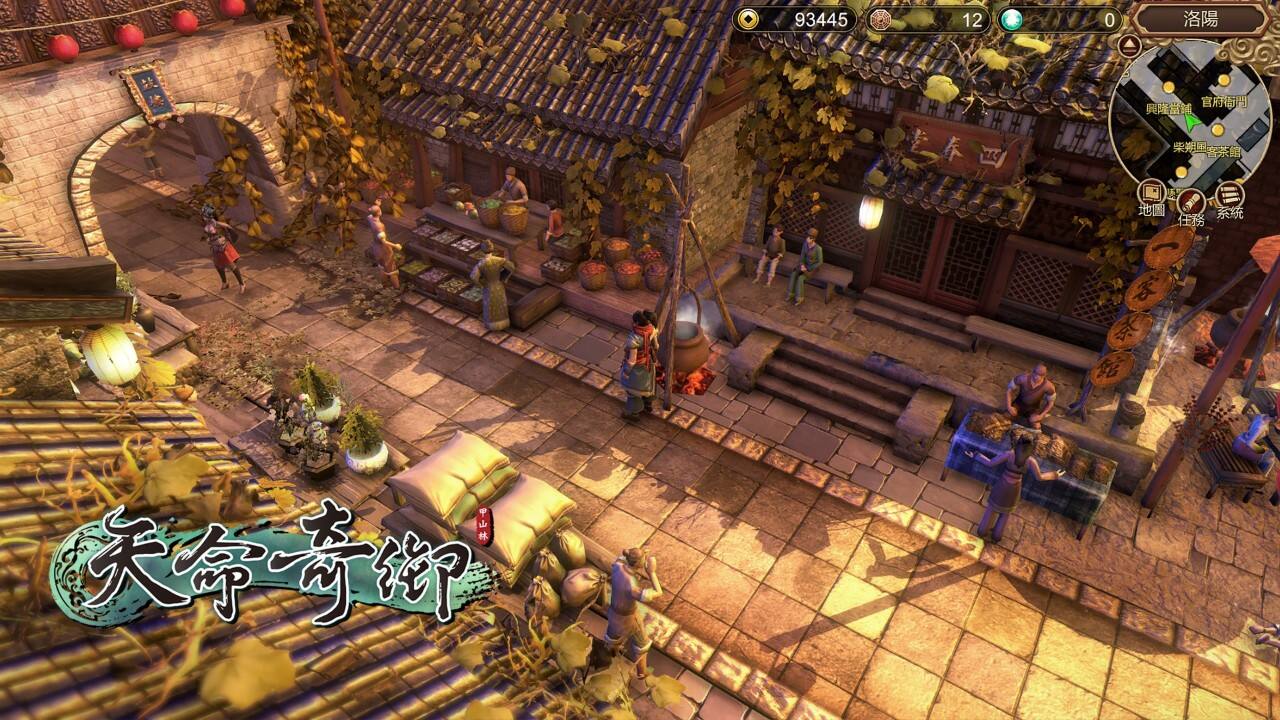Viewport: 1280px width, 720px height.
Task: Open the 系統 system menu icon
Action: [x=1228, y=193]
